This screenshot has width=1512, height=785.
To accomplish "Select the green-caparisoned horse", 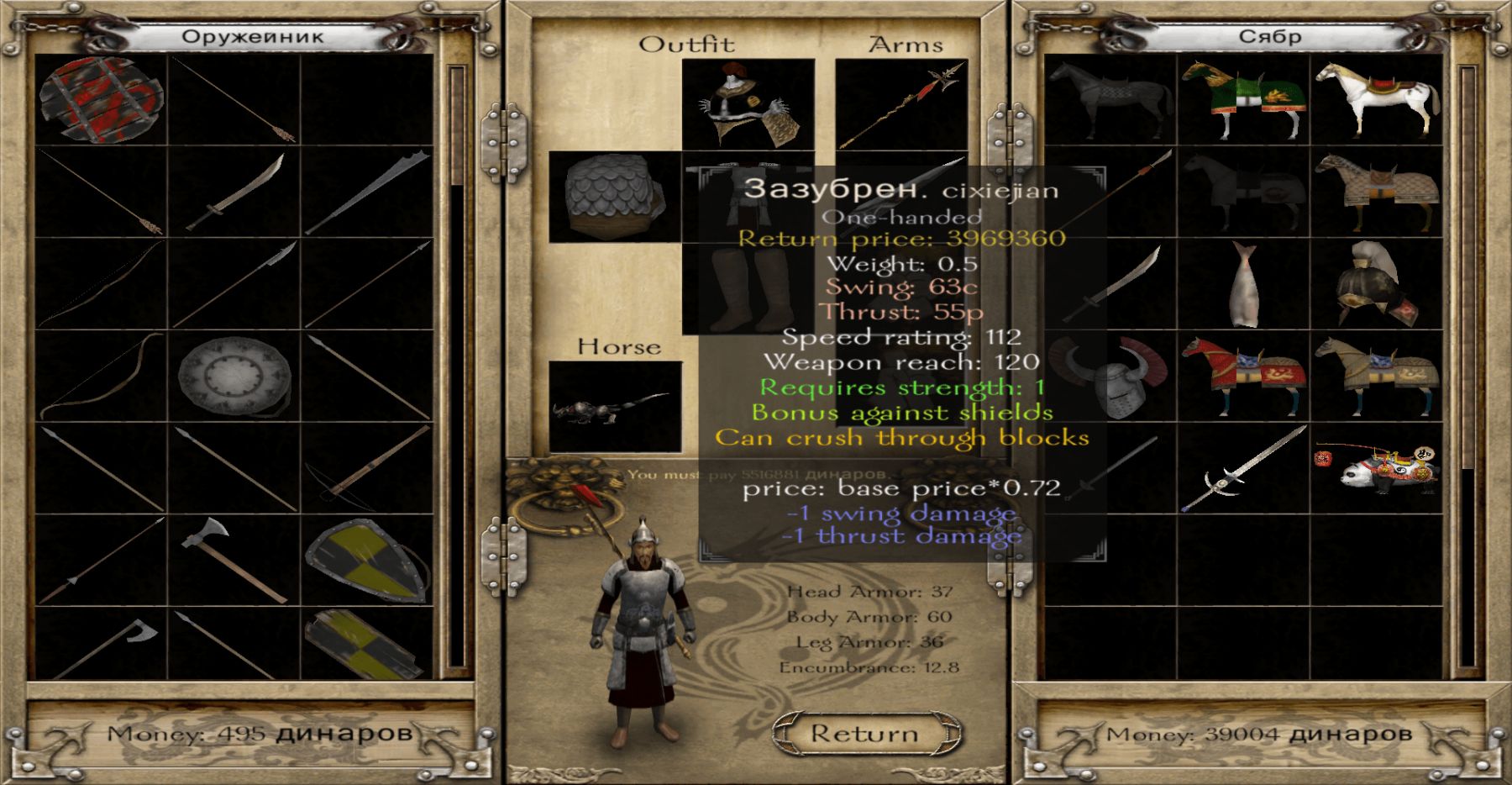I will coord(1244,100).
